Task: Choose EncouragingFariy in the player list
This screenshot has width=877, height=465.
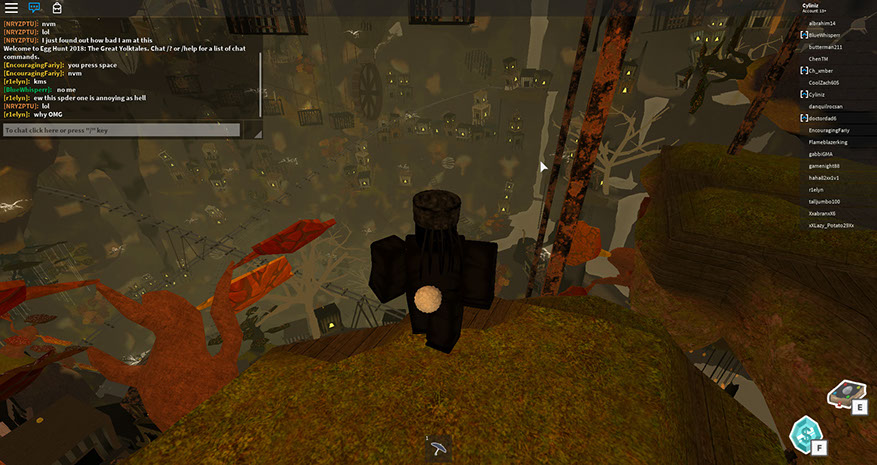Action: 829,130
